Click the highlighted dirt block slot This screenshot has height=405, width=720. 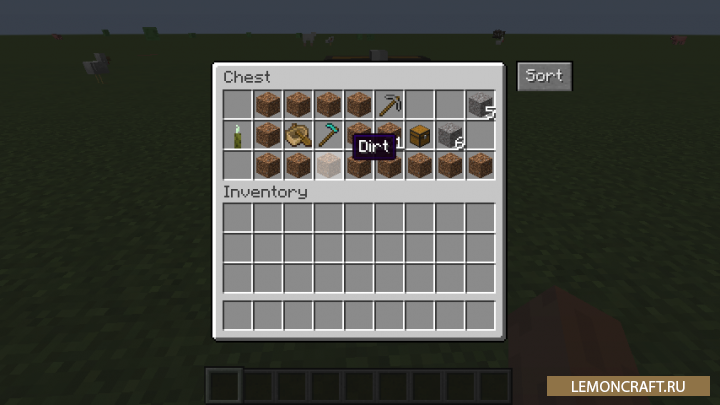328,165
